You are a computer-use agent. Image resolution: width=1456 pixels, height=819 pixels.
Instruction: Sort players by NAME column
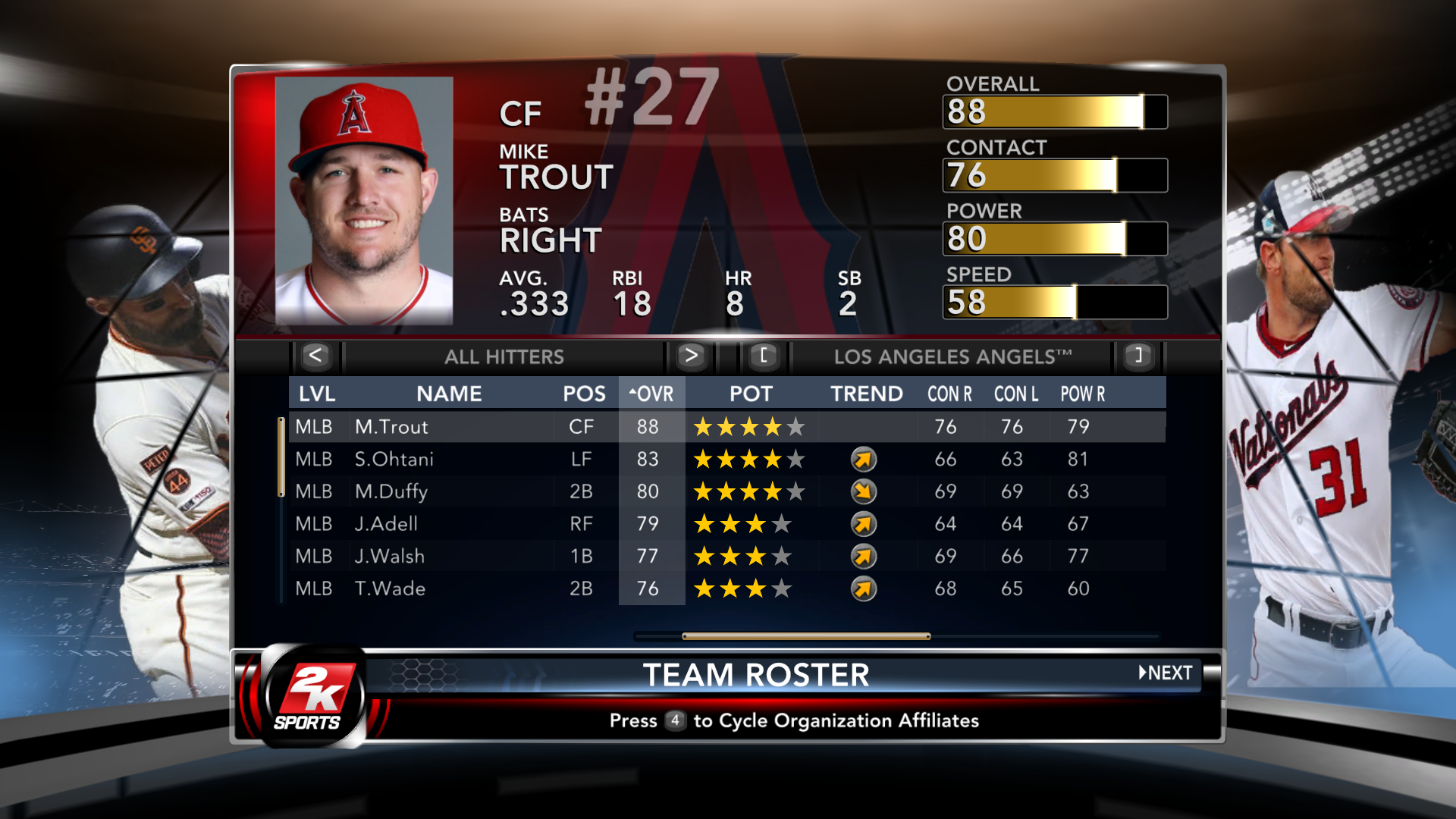449,394
